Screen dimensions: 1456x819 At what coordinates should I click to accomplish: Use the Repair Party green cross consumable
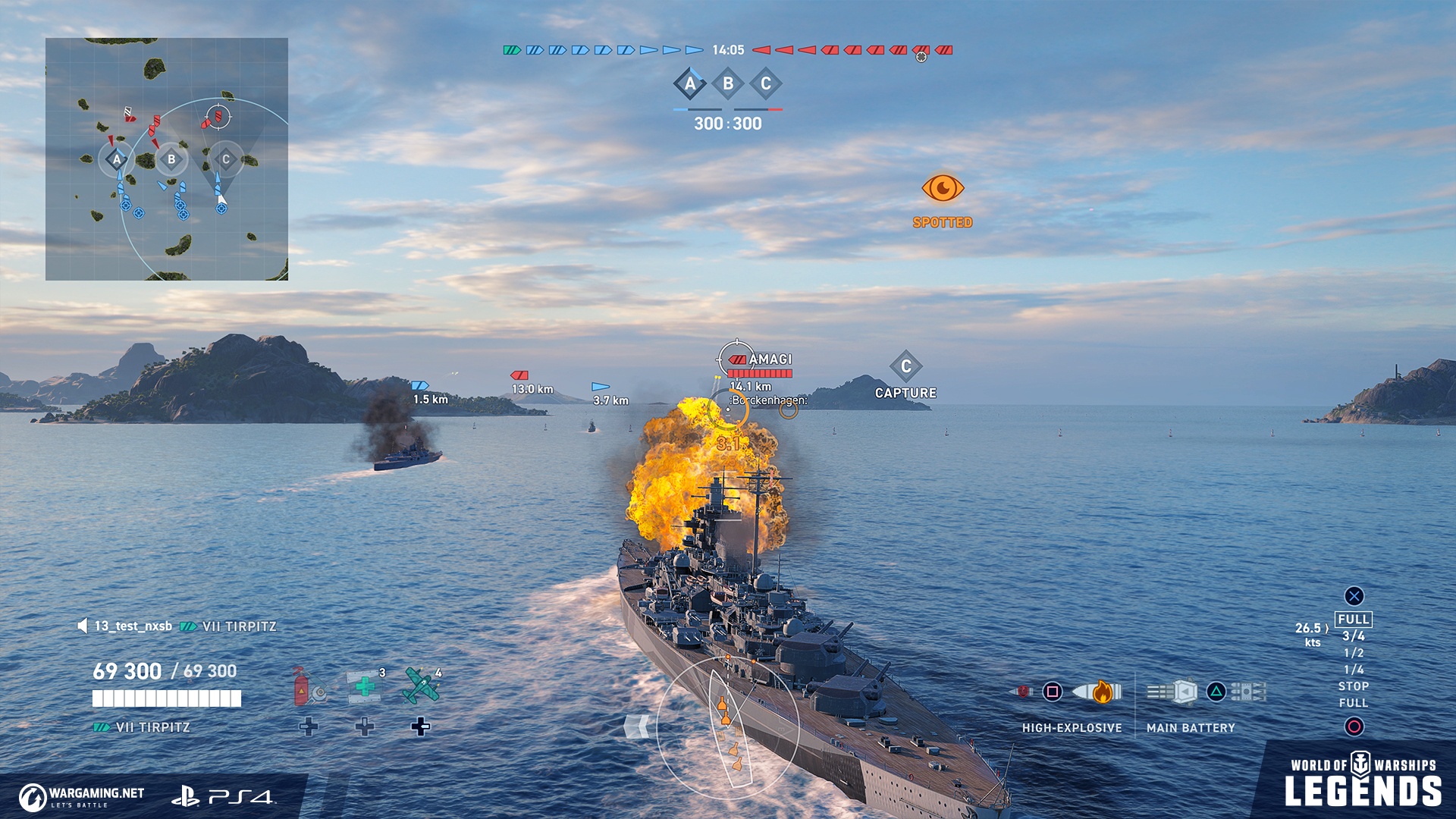pyautogui.click(x=365, y=686)
